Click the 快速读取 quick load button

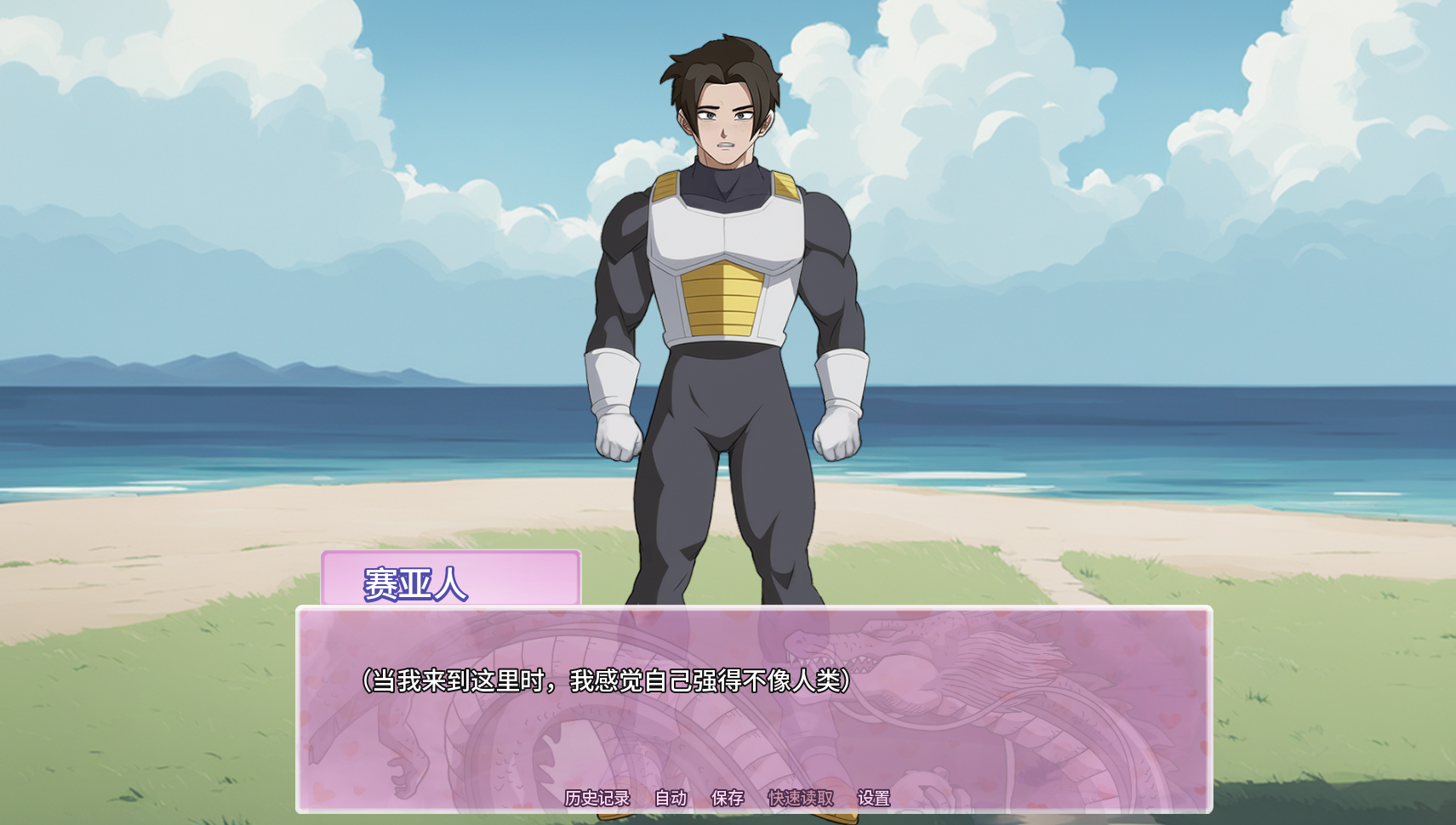click(800, 798)
